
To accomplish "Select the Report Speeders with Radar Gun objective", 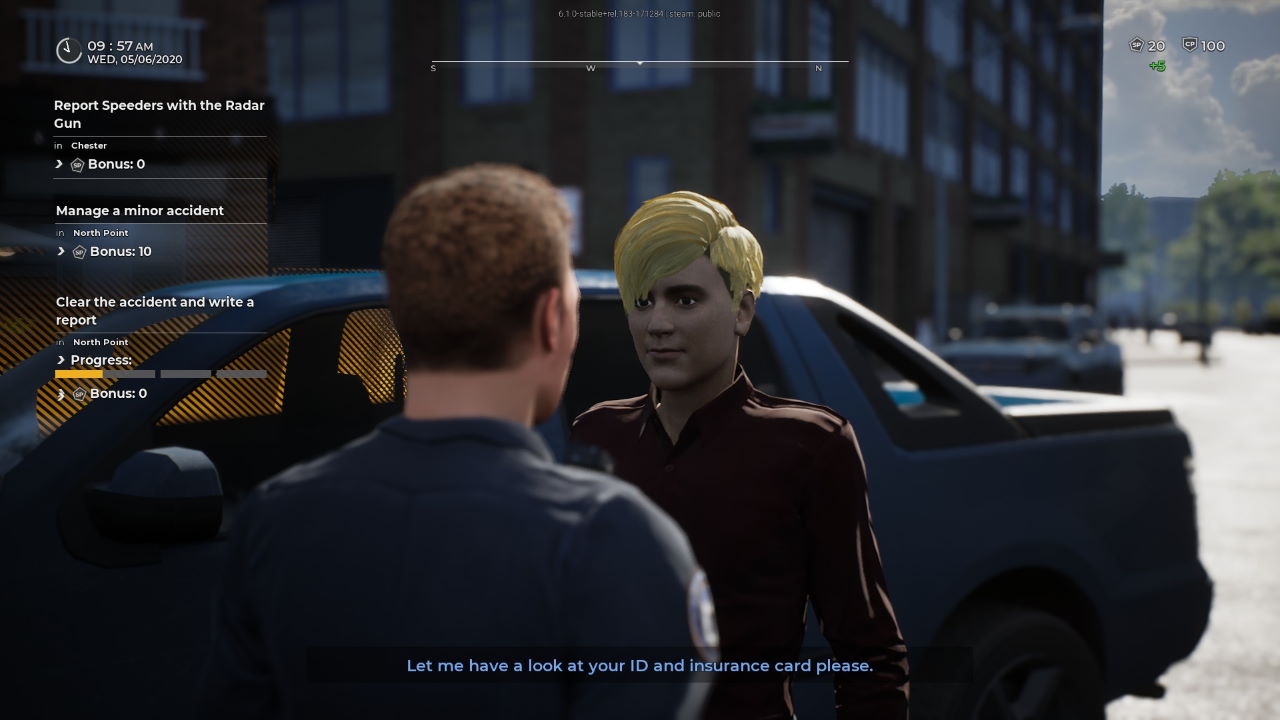I will [x=159, y=114].
